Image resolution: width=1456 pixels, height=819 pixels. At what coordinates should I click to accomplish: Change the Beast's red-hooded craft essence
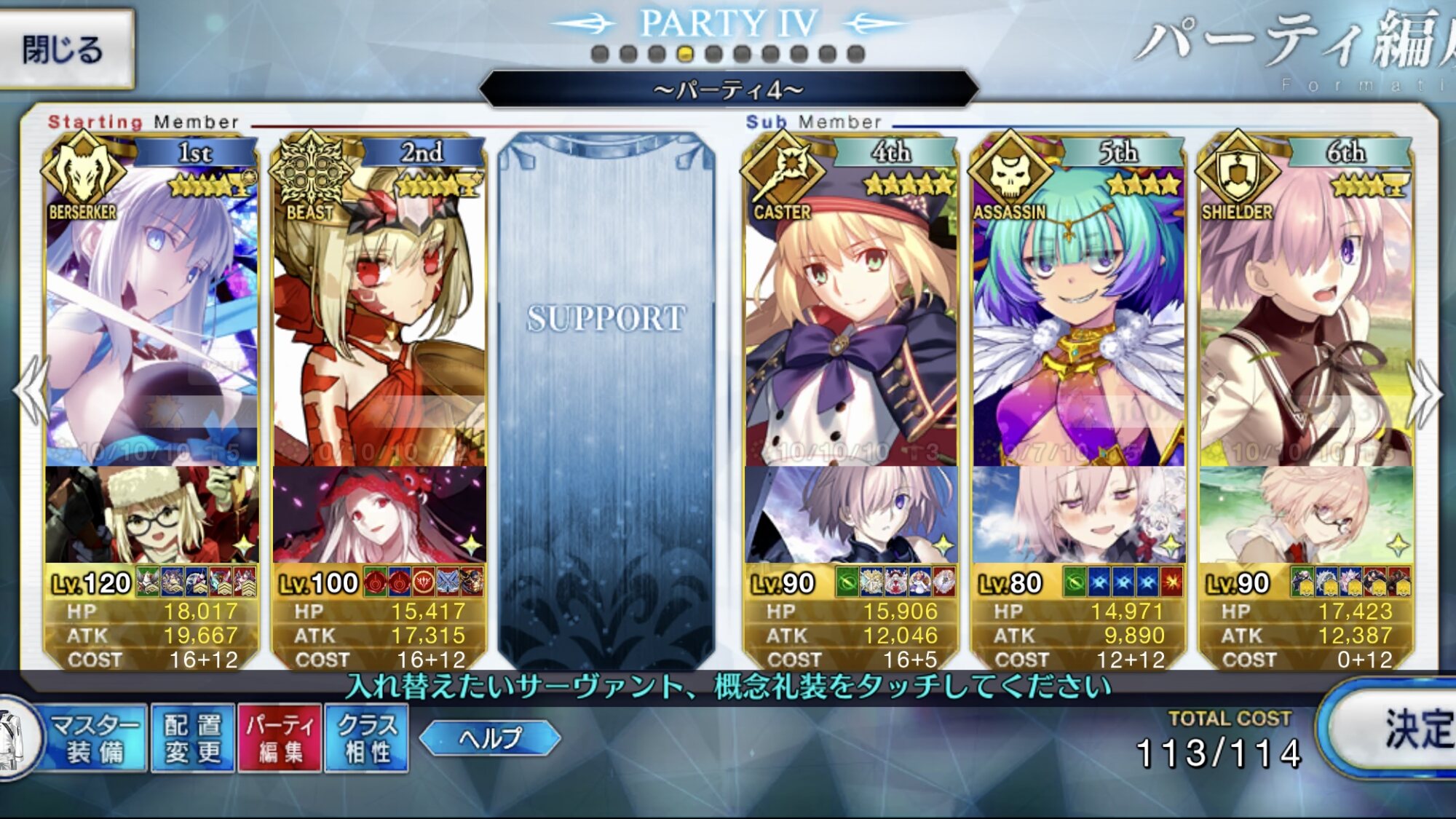379,514
